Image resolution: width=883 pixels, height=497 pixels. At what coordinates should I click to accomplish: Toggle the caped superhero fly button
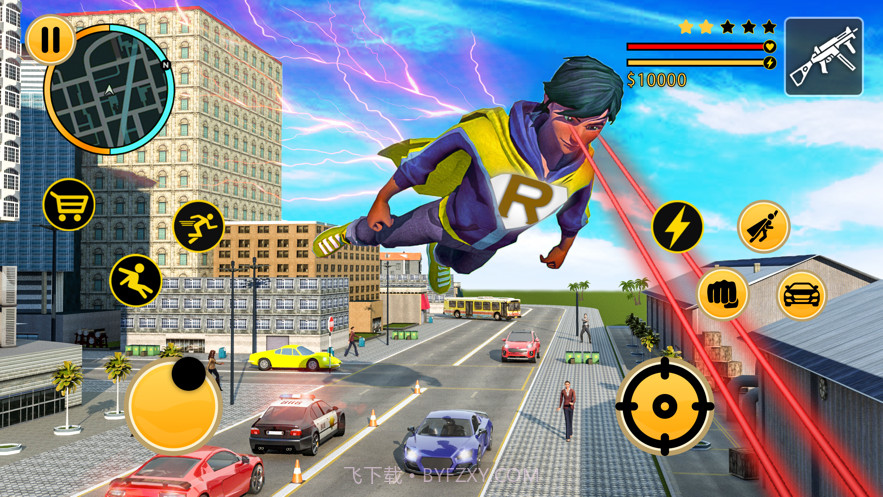point(764,226)
